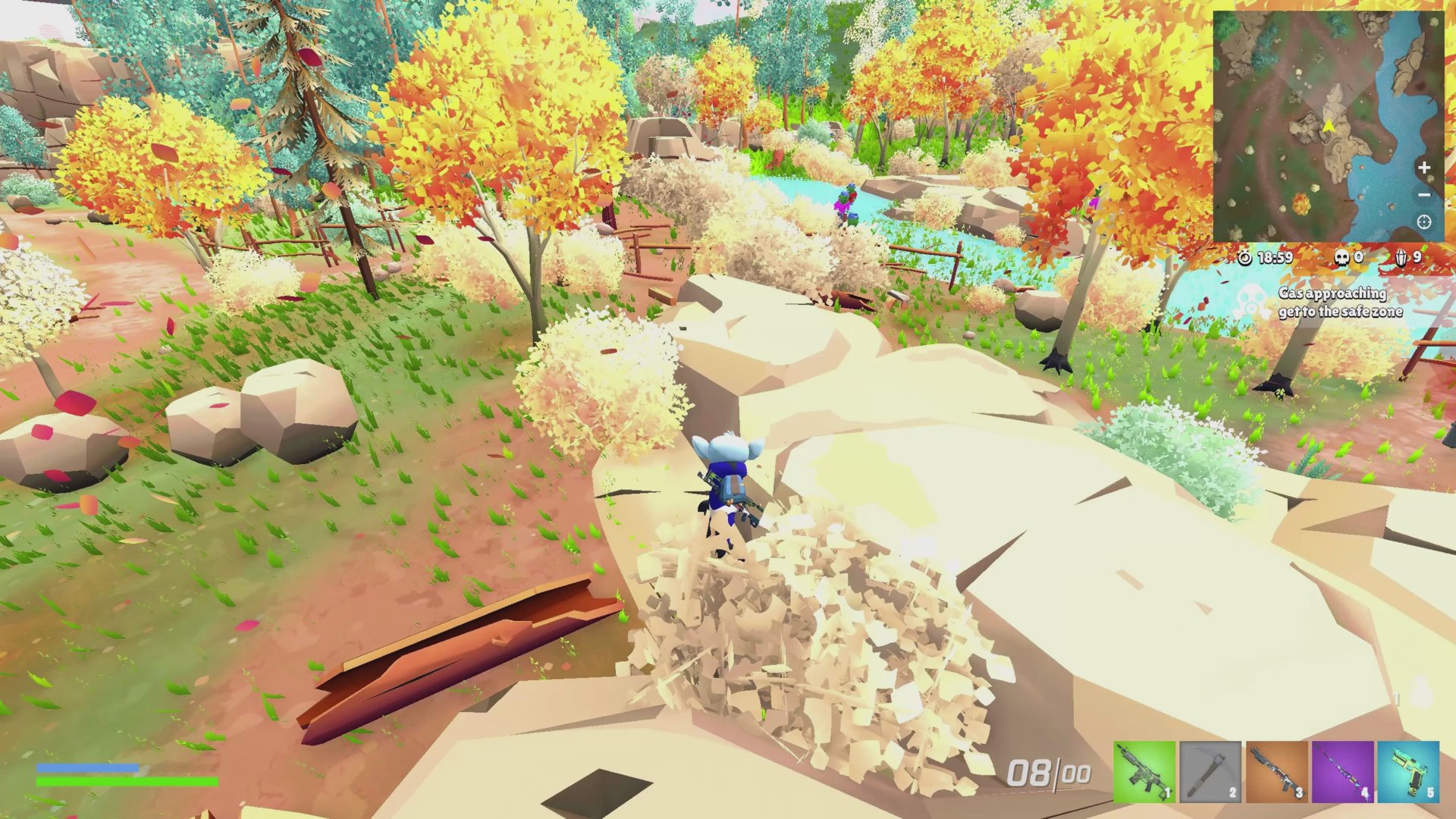Viewport: 1456px width, 819px height.
Task: Choose the purple sniper rifle slot
Action: [x=1342, y=771]
